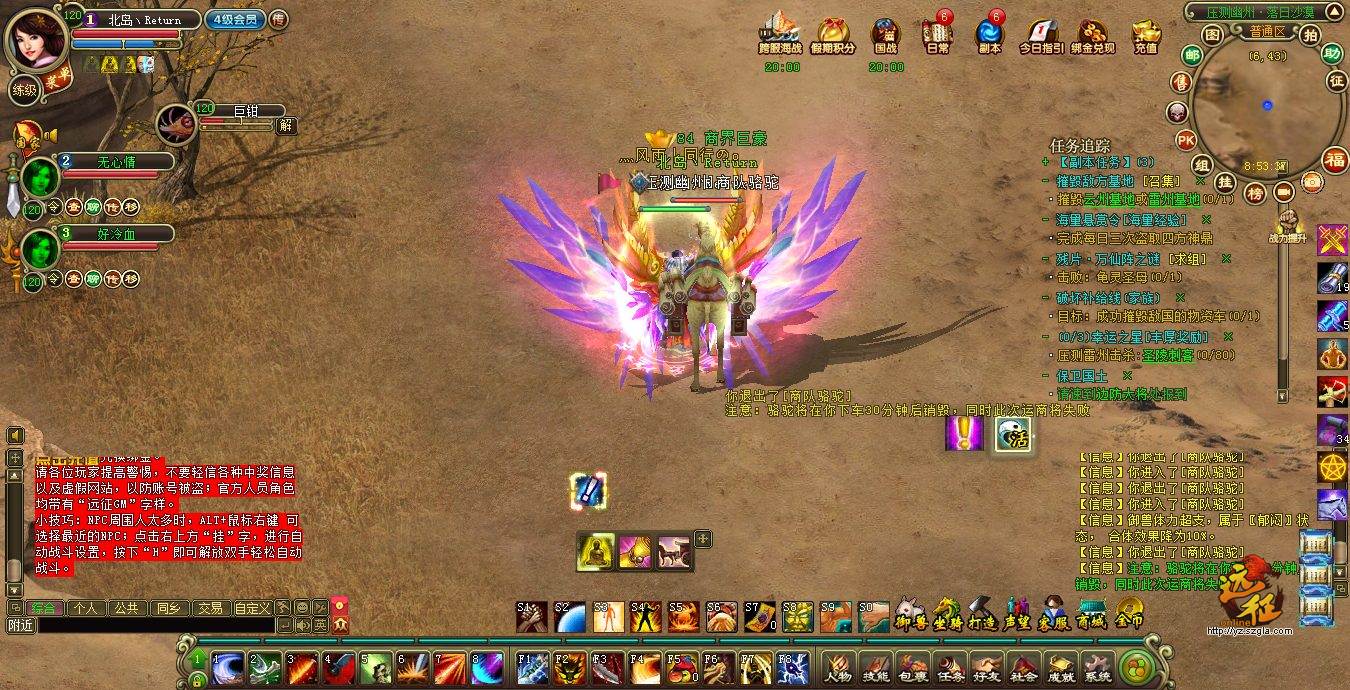The image size is (1350, 690).
Task: Click the PK mode button by the minimap
Action: [x=1186, y=139]
